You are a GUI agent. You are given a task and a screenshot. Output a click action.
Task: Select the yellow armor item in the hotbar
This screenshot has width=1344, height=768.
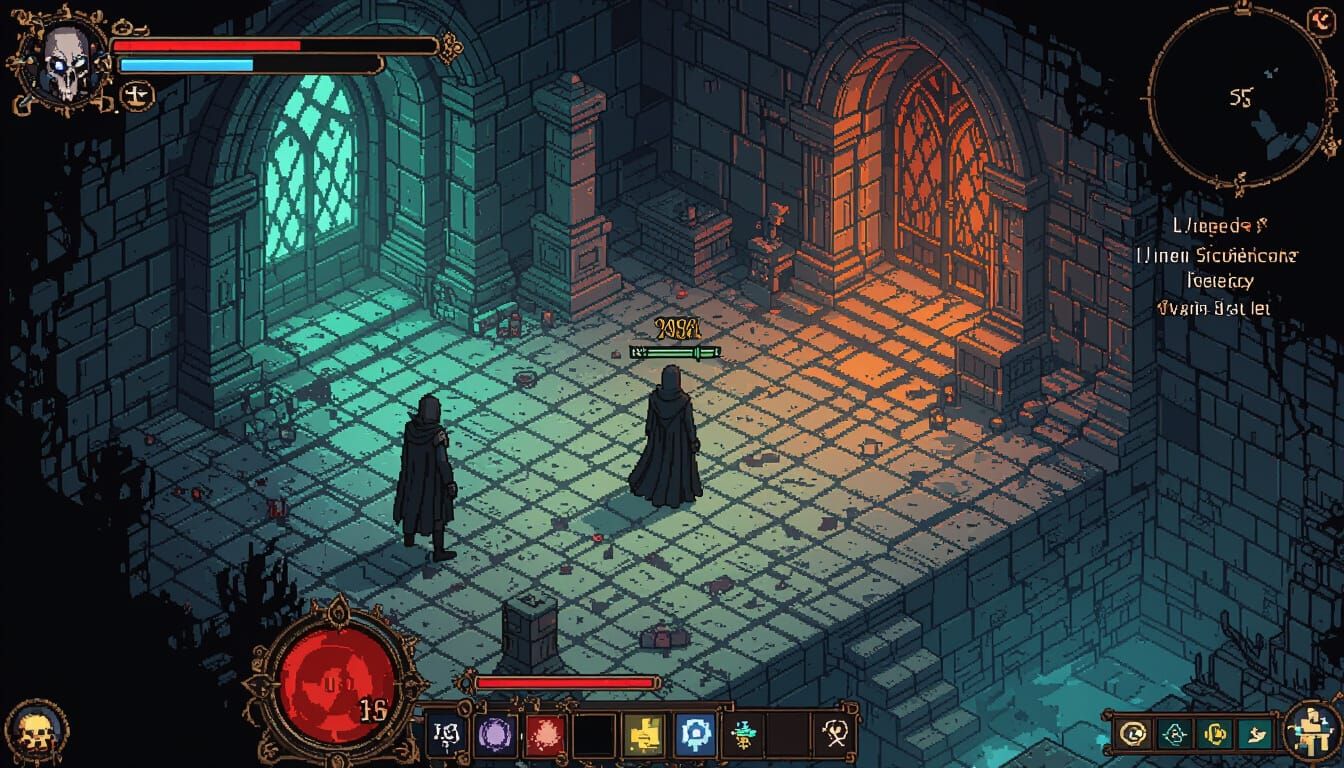pos(643,735)
